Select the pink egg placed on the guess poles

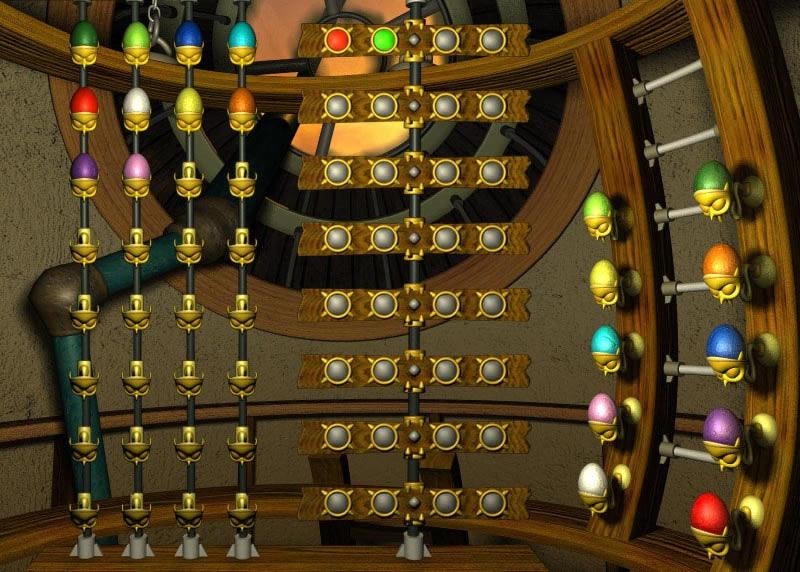(136, 167)
